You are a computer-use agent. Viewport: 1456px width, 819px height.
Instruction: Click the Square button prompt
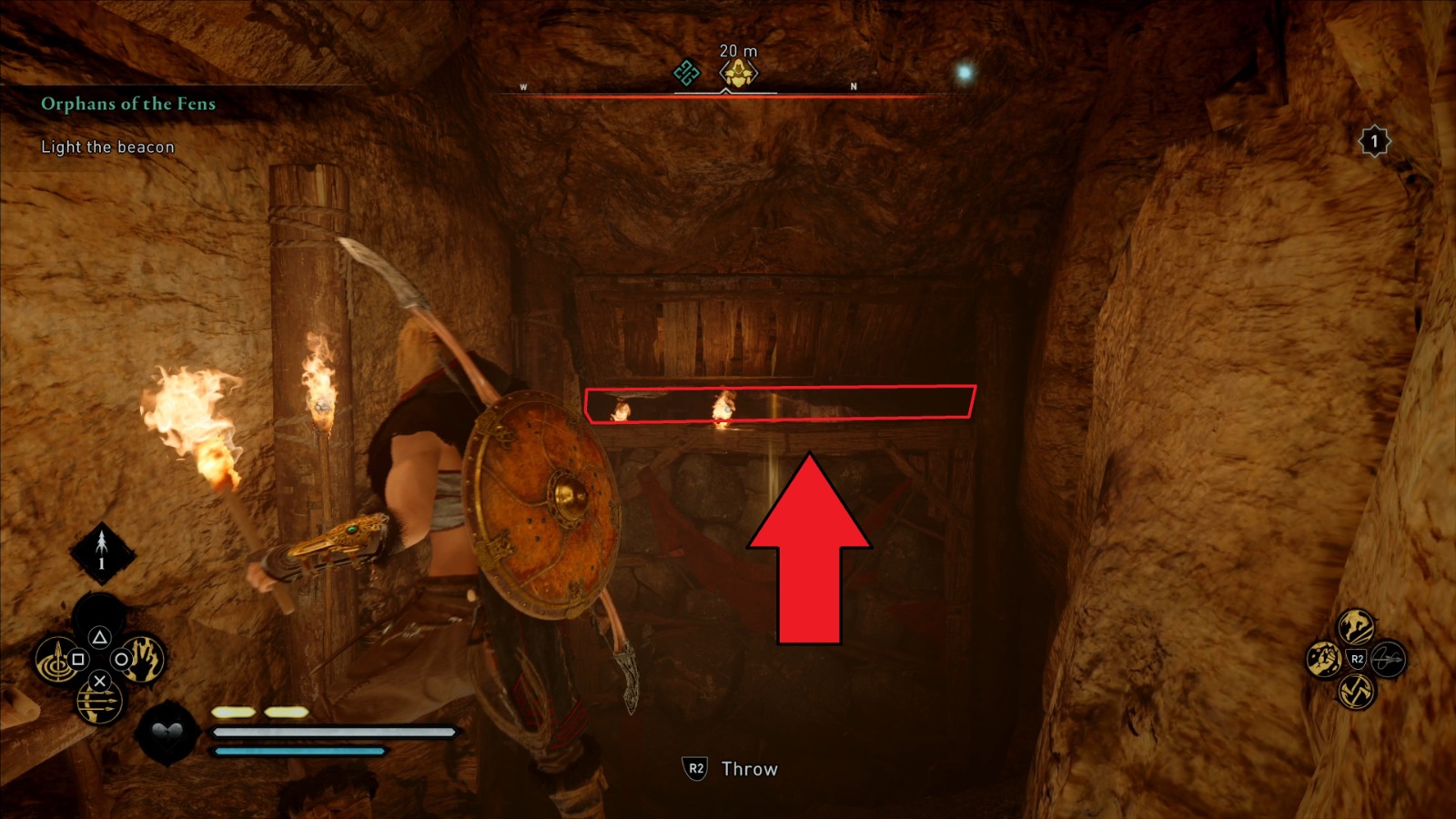tap(76, 660)
